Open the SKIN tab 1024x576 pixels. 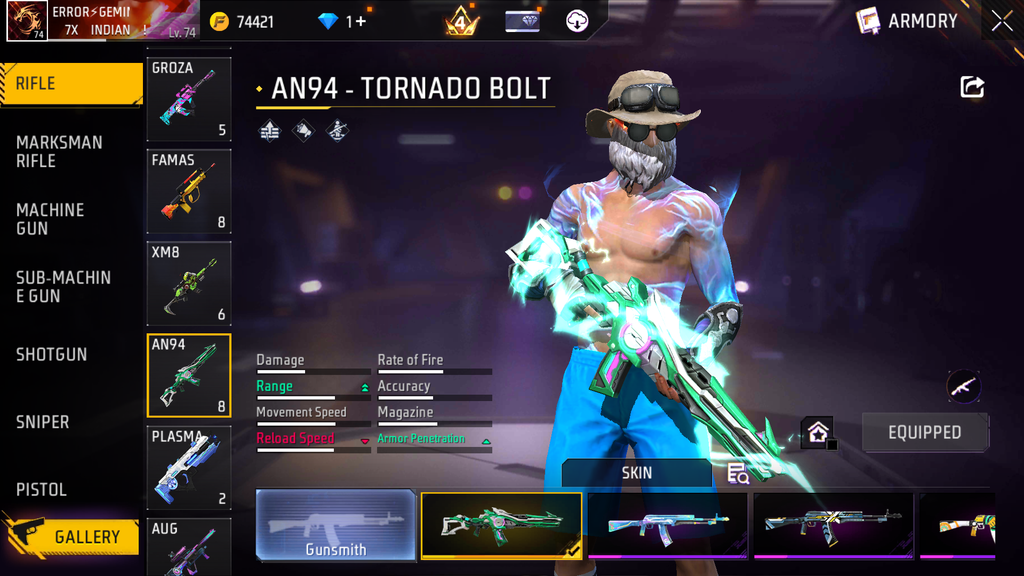(x=637, y=473)
